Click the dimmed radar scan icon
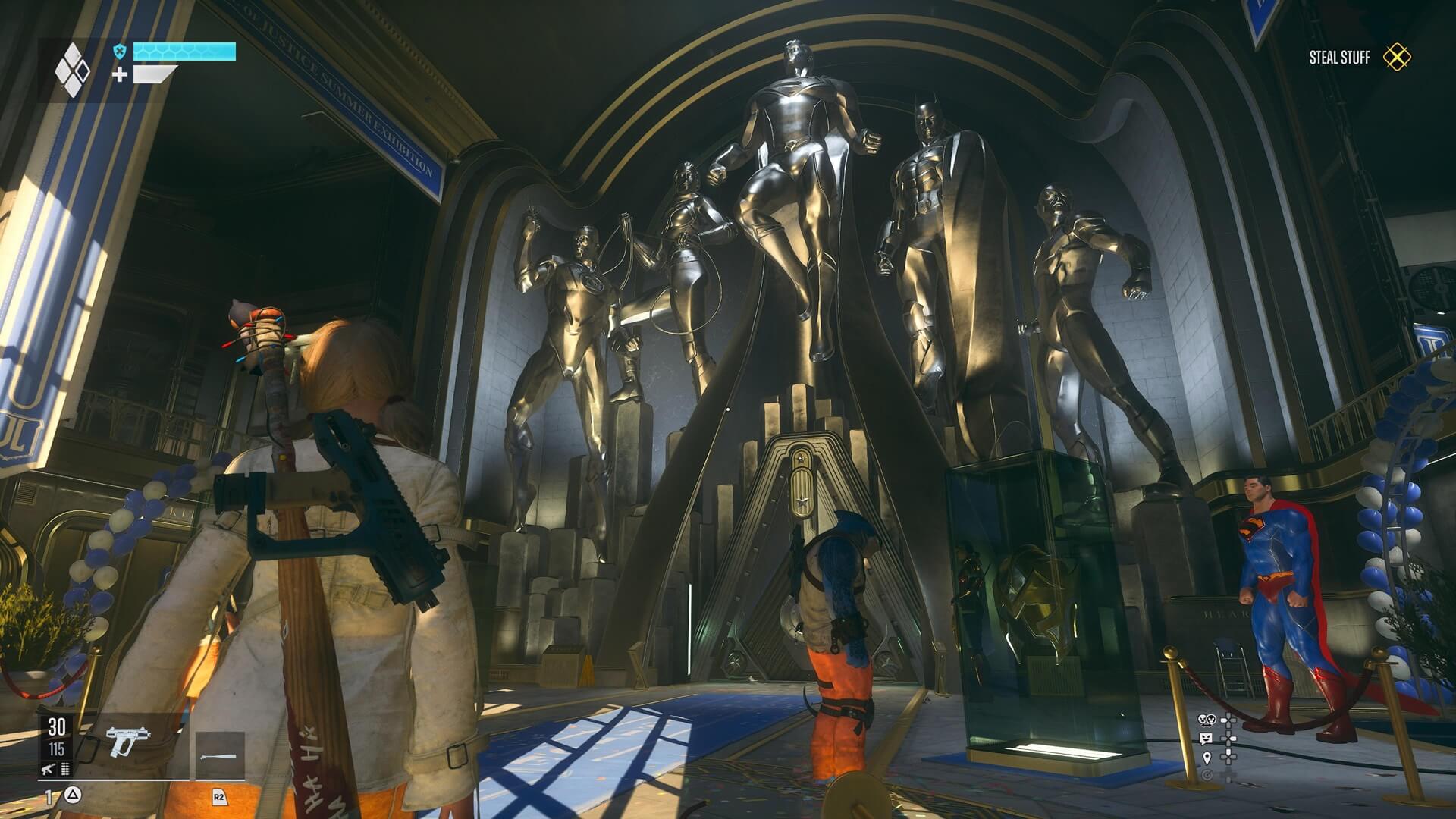The height and width of the screenshot is (819, 1456). (1207, 774)
